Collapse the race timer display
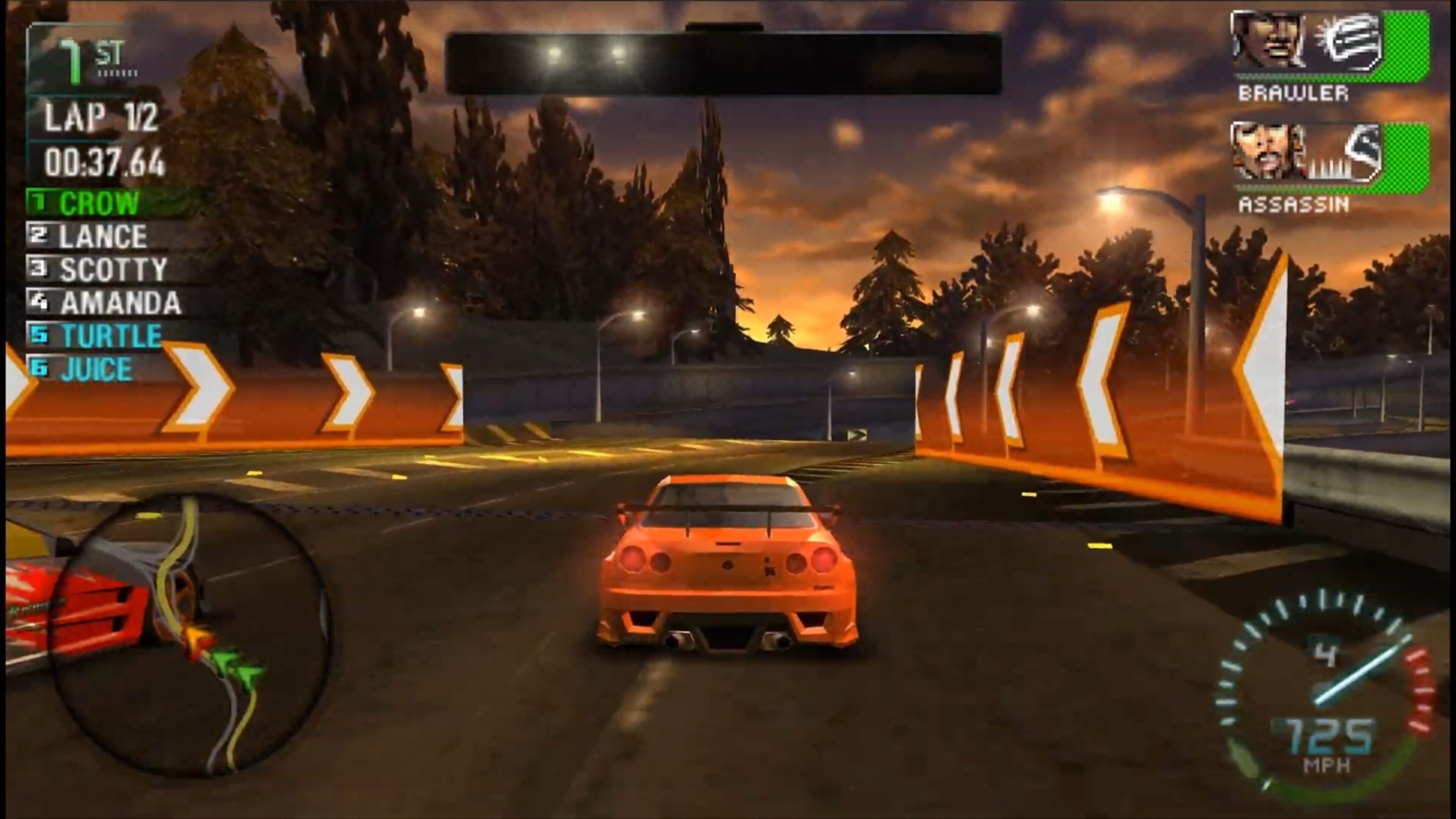Viewport: 1456px width, 819px height. [x=105, y=164]
